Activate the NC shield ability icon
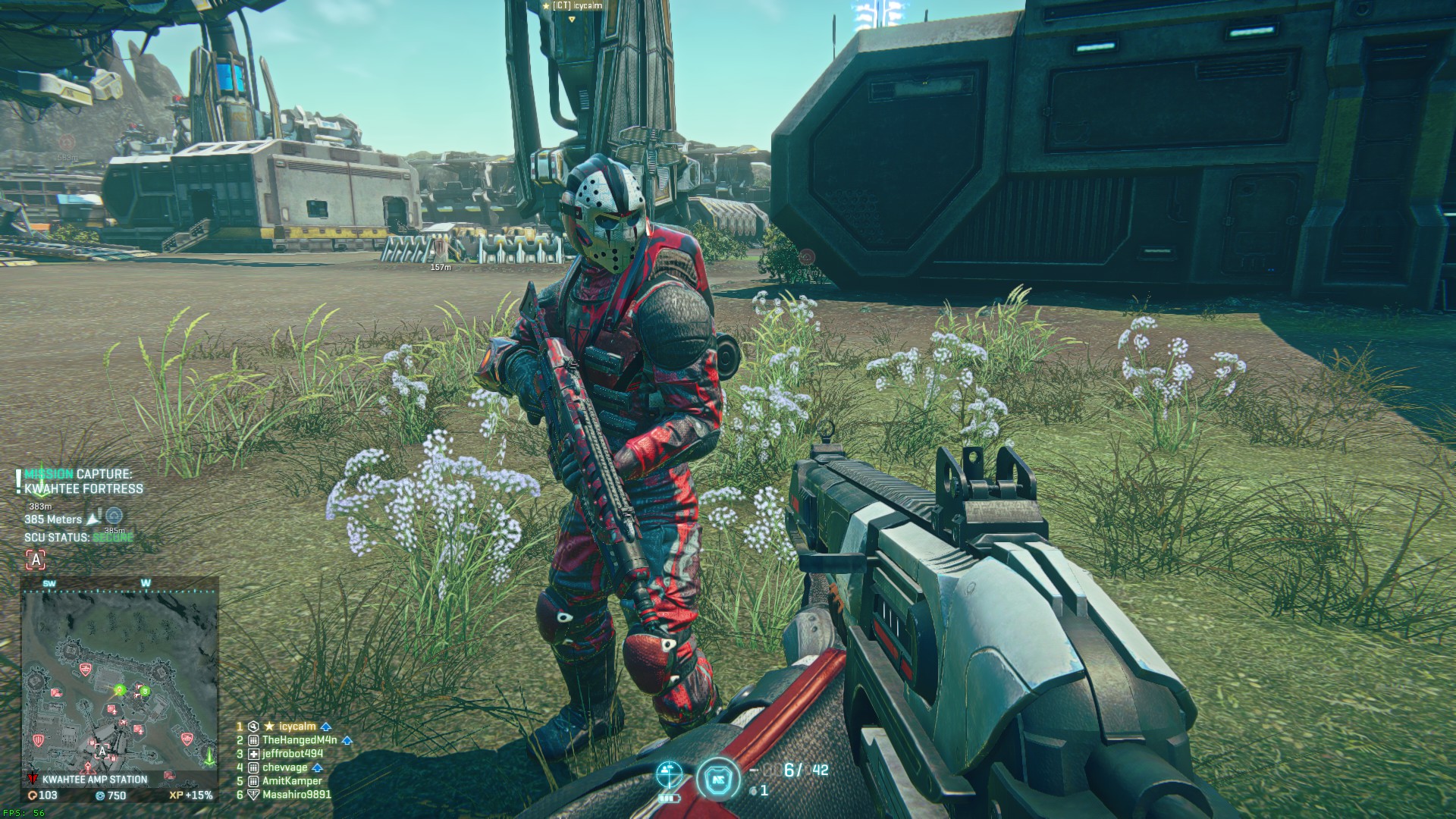Screen dimensions: 1456x819 point(717,779)
